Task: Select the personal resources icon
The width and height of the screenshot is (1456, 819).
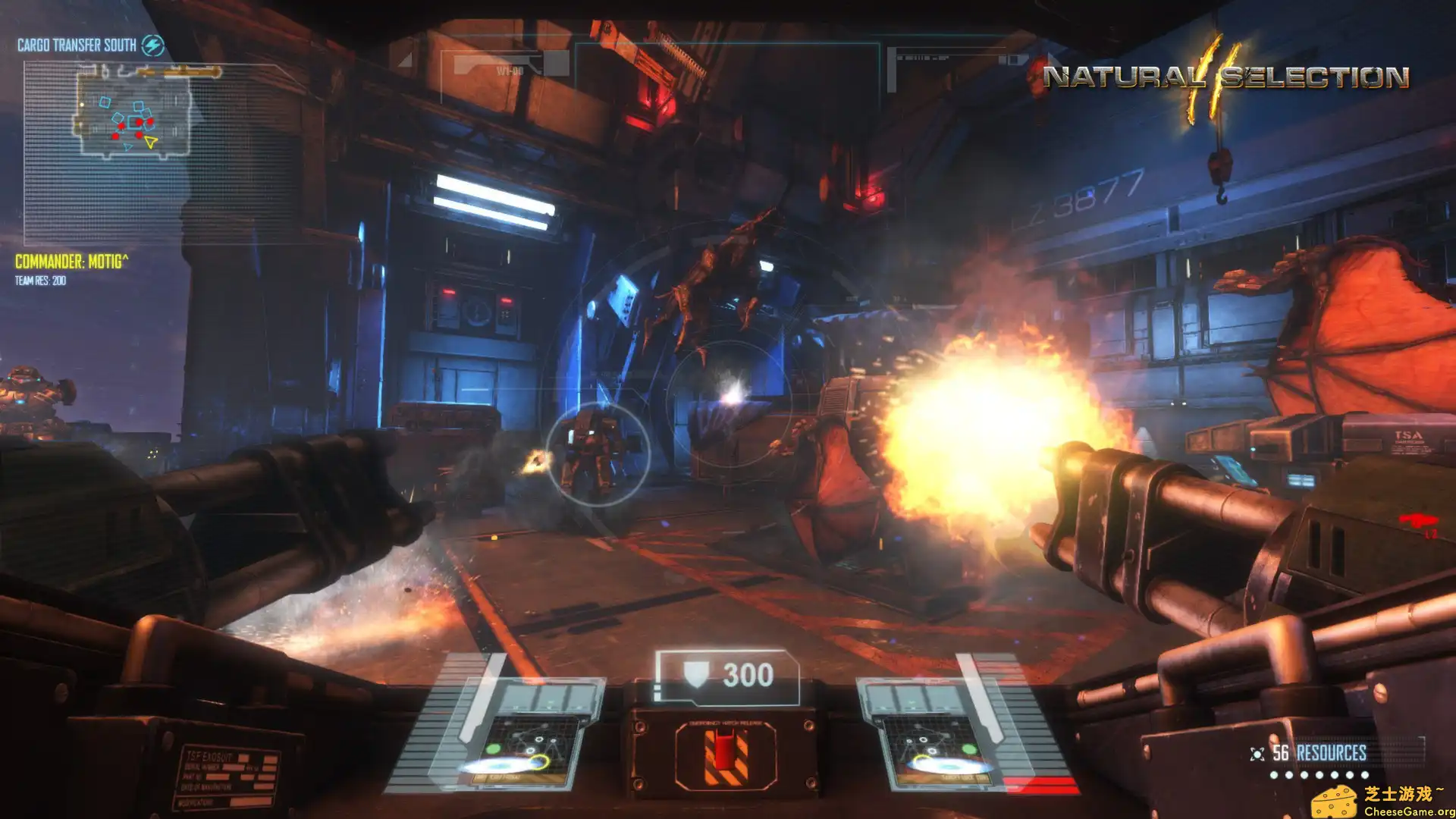Action: (1257, 753)
